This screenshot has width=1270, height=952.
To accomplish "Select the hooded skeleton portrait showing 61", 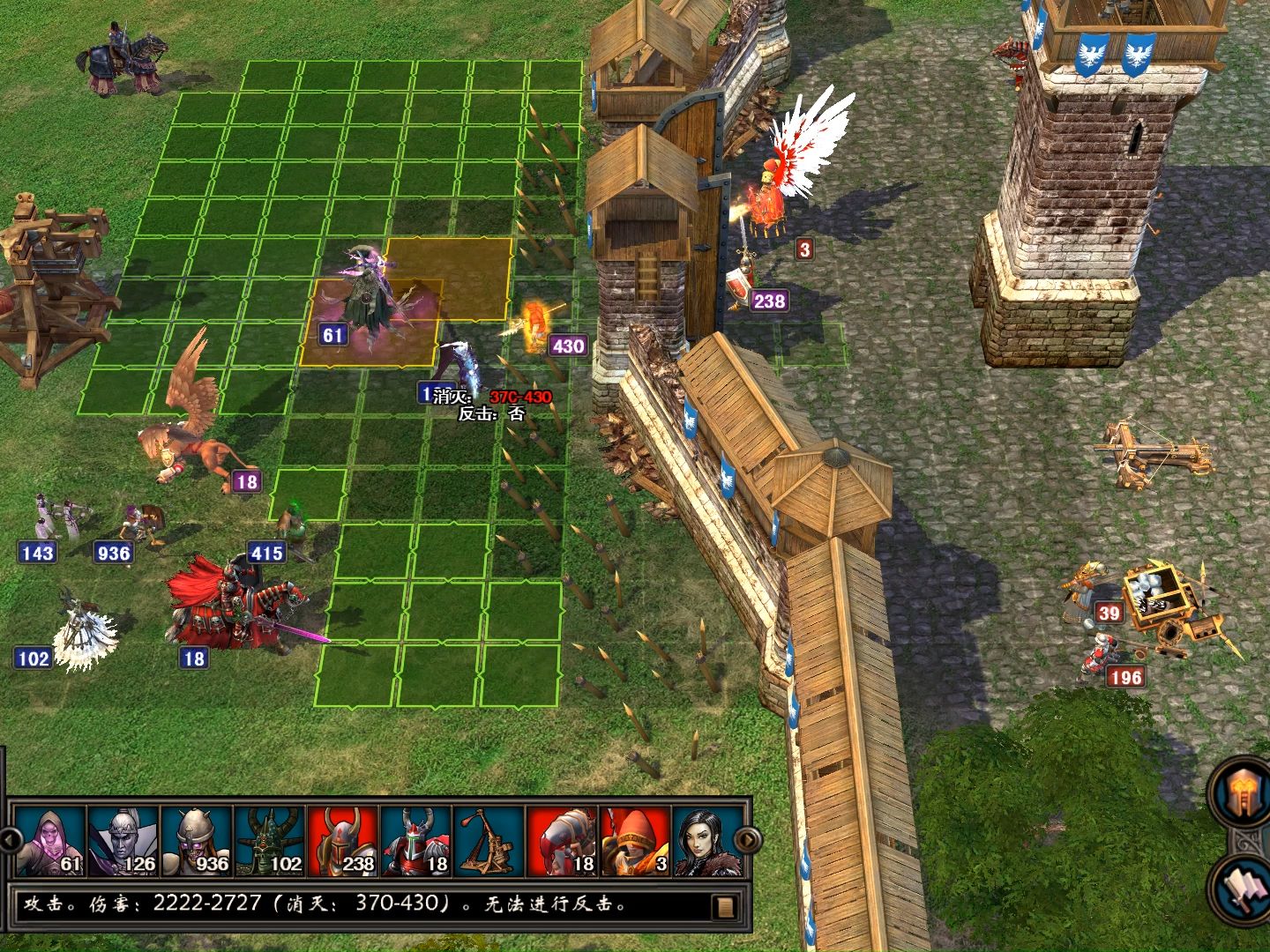I will point(51,841).
